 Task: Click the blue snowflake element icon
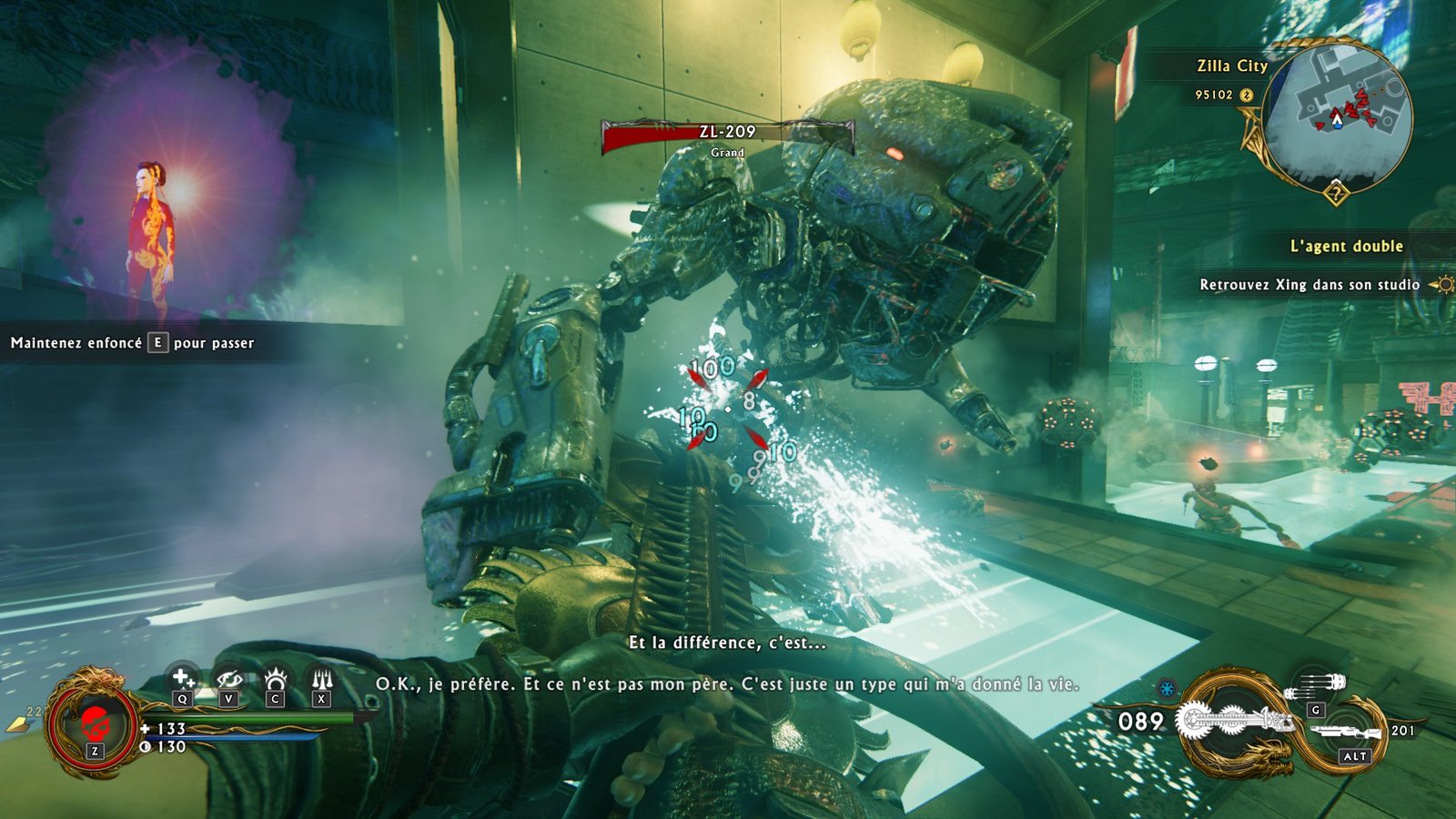[x=1167, y=688]
